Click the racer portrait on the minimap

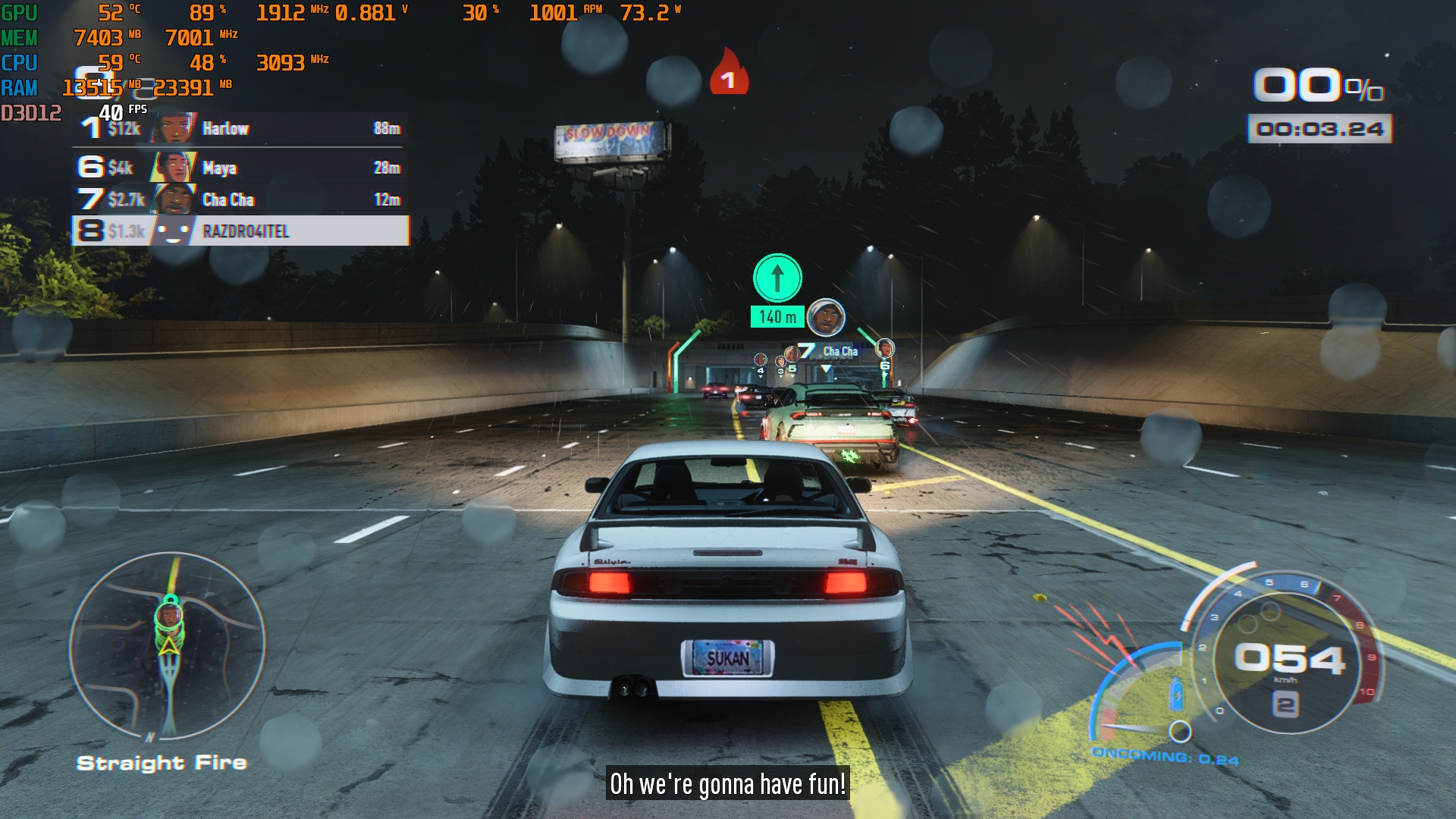(x=170, y=616)
